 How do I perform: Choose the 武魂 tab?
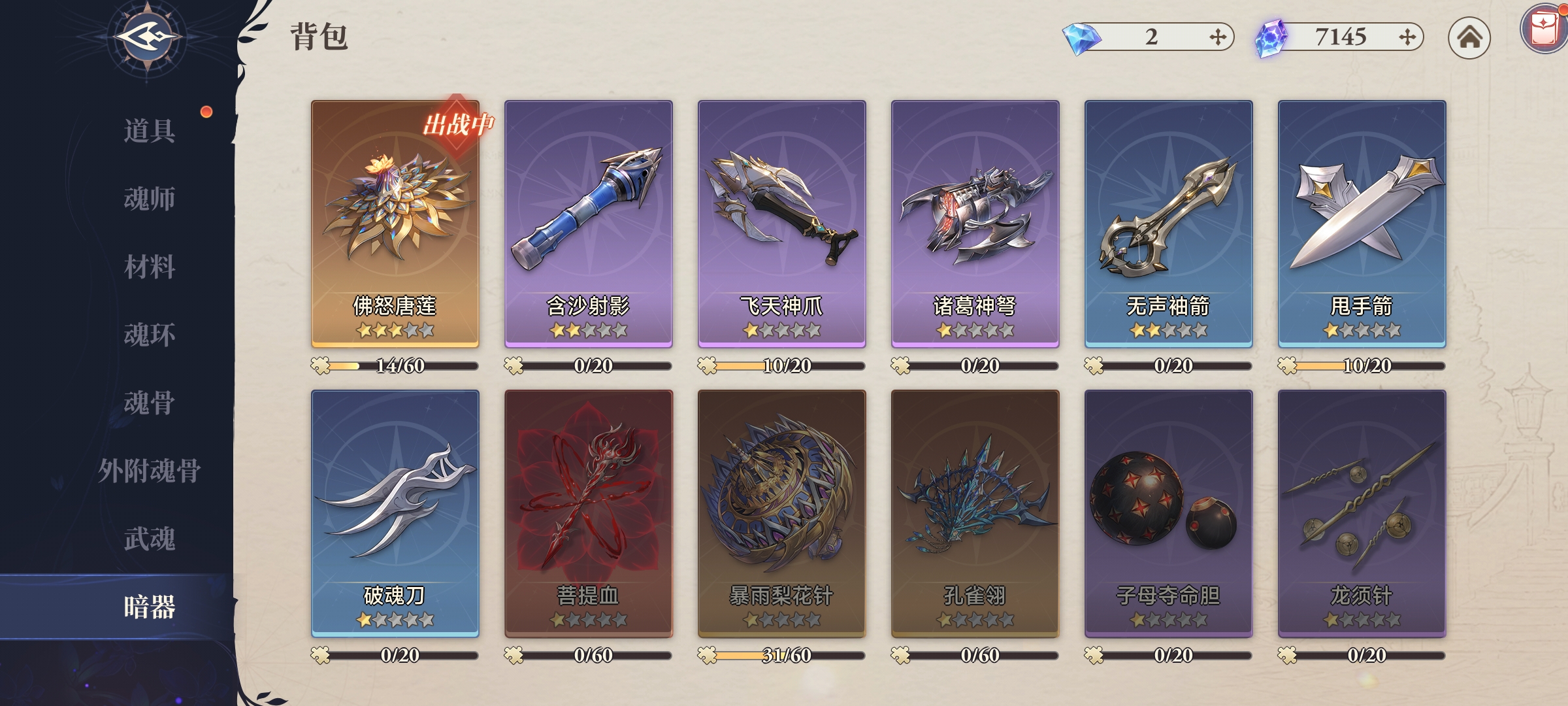150,539
